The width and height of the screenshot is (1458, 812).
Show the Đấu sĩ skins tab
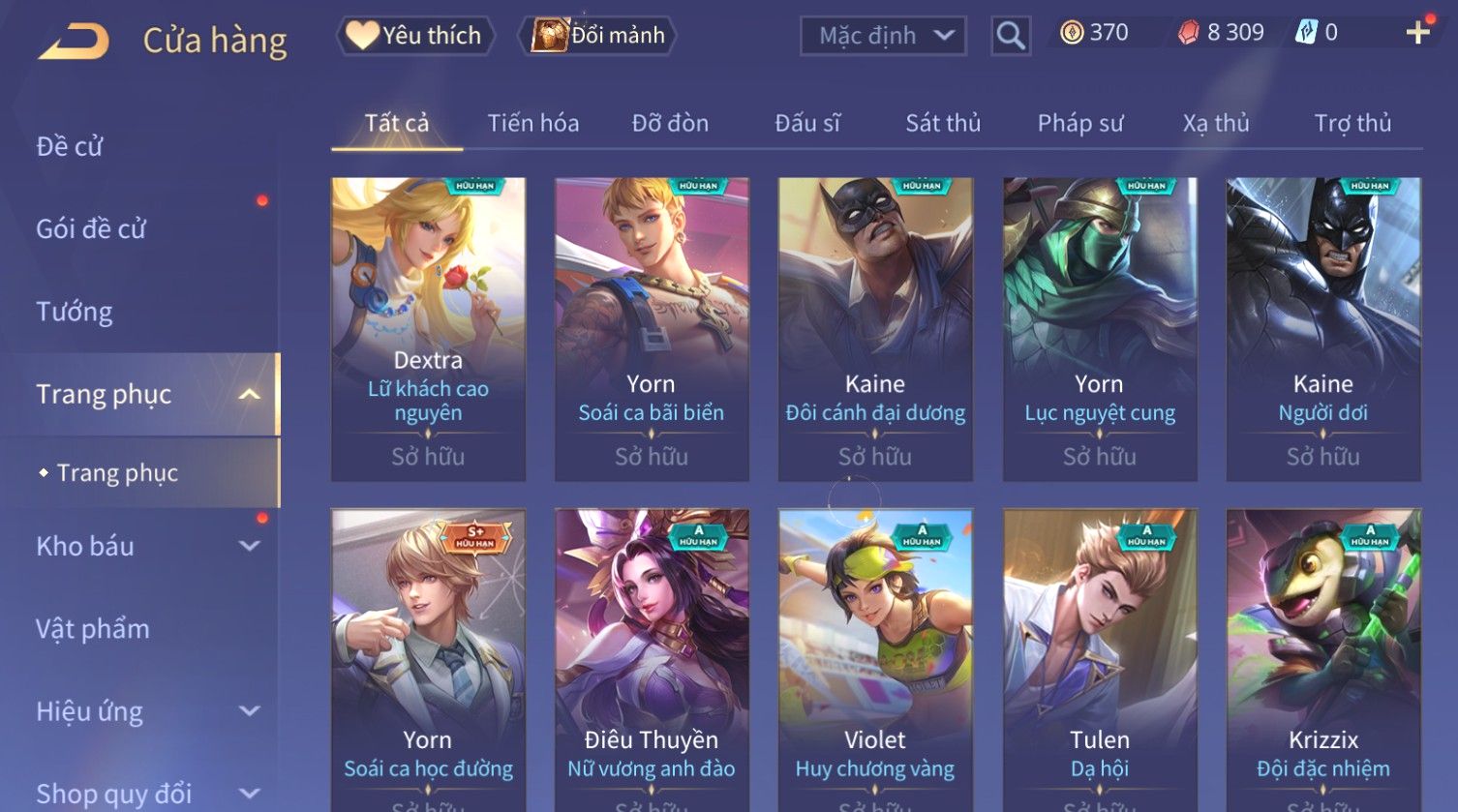click(x=807, y=124)
